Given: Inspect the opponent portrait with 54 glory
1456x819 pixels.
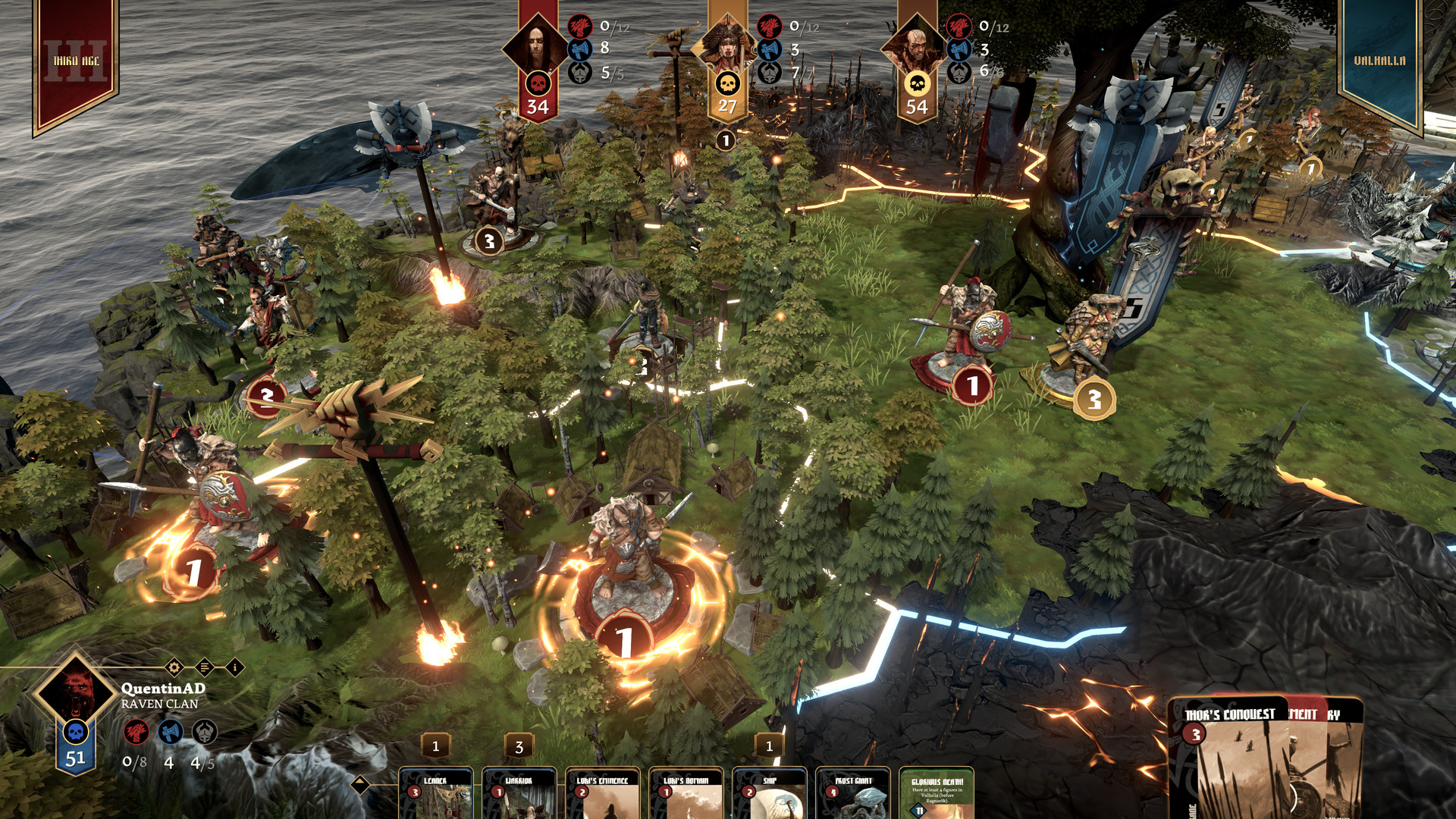Looking at the screenshot, I should (x=916, y=47).
